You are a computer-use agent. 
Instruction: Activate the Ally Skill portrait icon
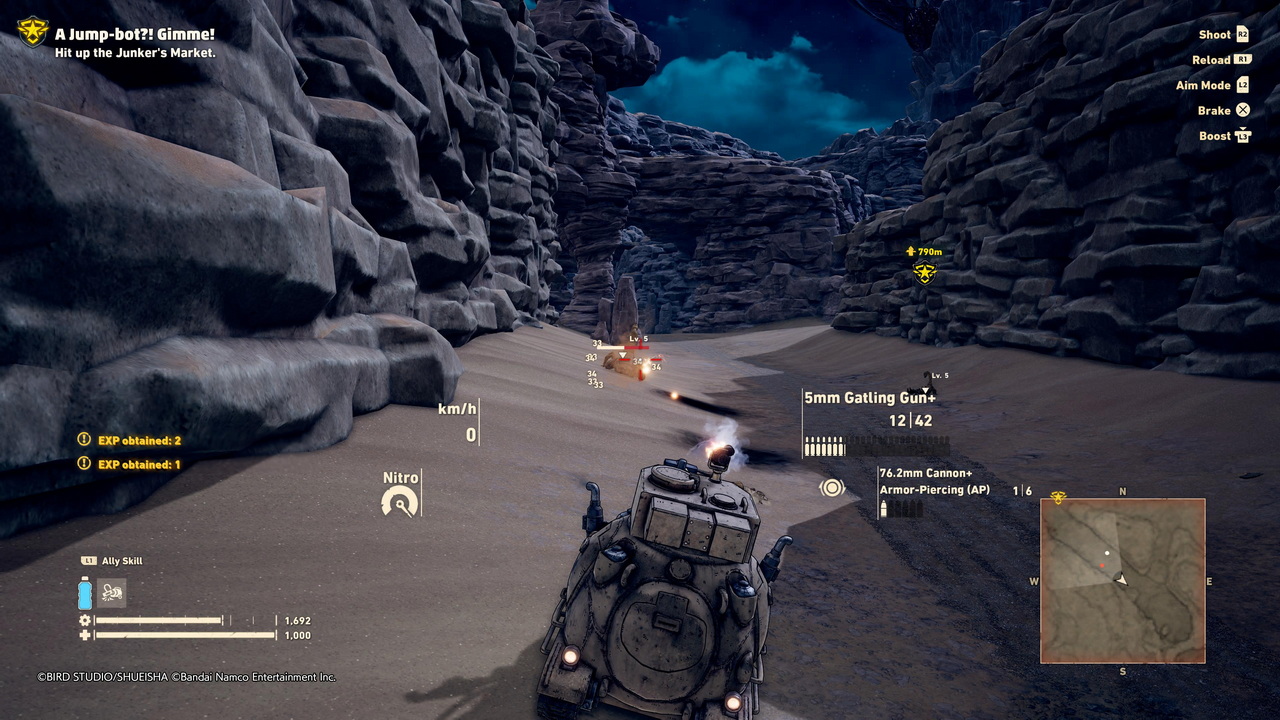112,593
